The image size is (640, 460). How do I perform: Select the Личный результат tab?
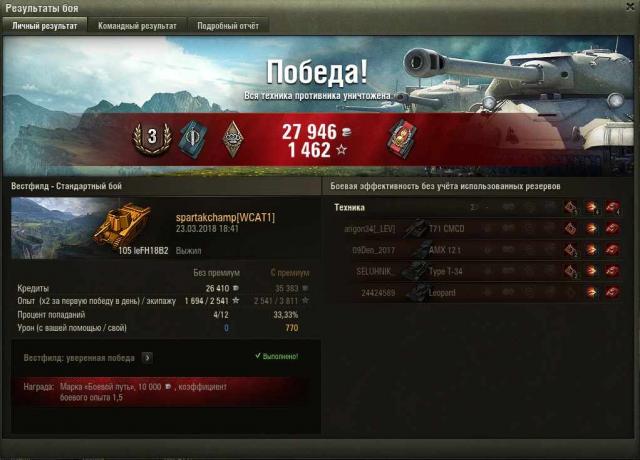tap(44, 26)
